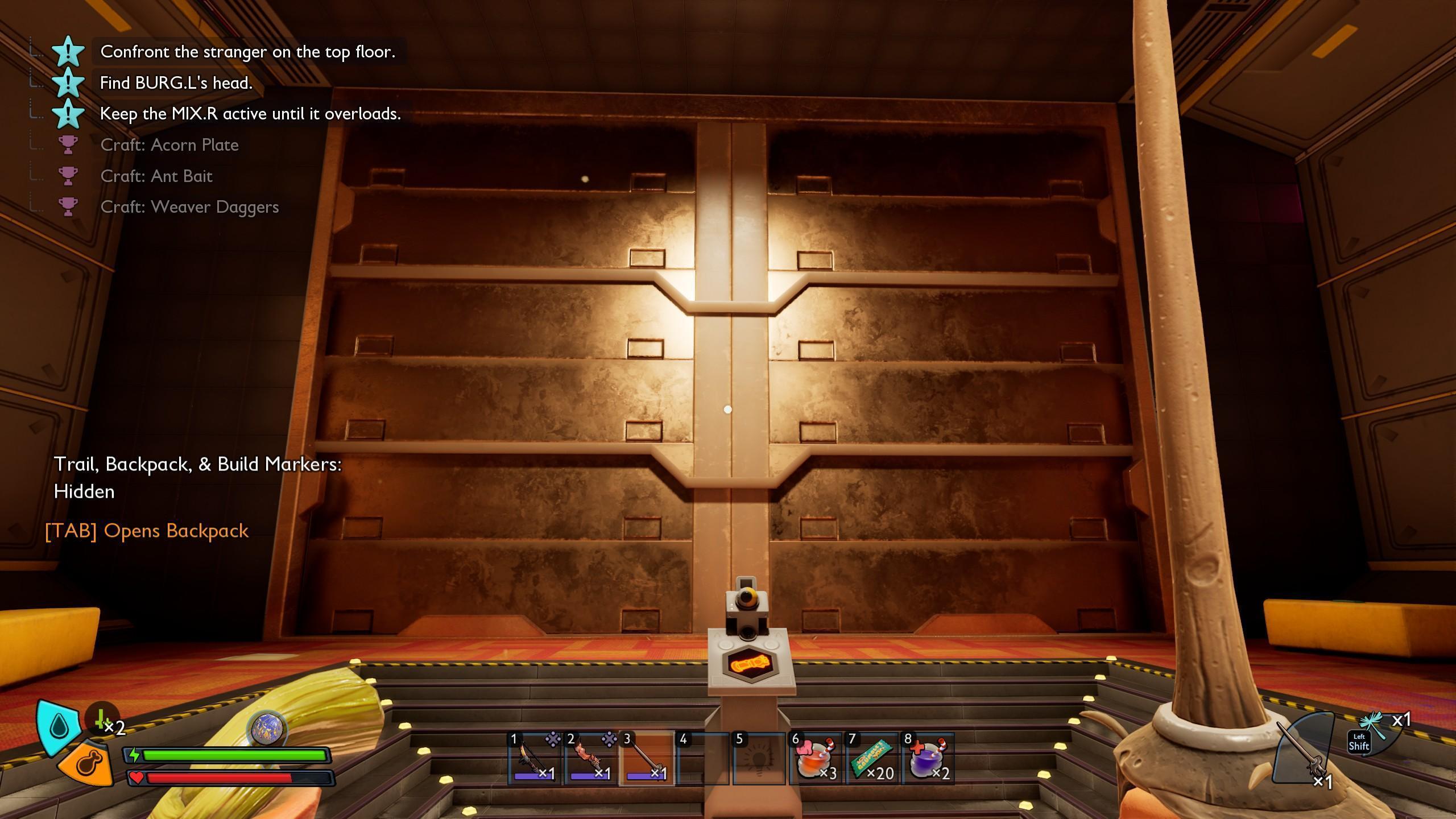Select the light bulb slot 5

pyautogui.click(x=758, y=758)
